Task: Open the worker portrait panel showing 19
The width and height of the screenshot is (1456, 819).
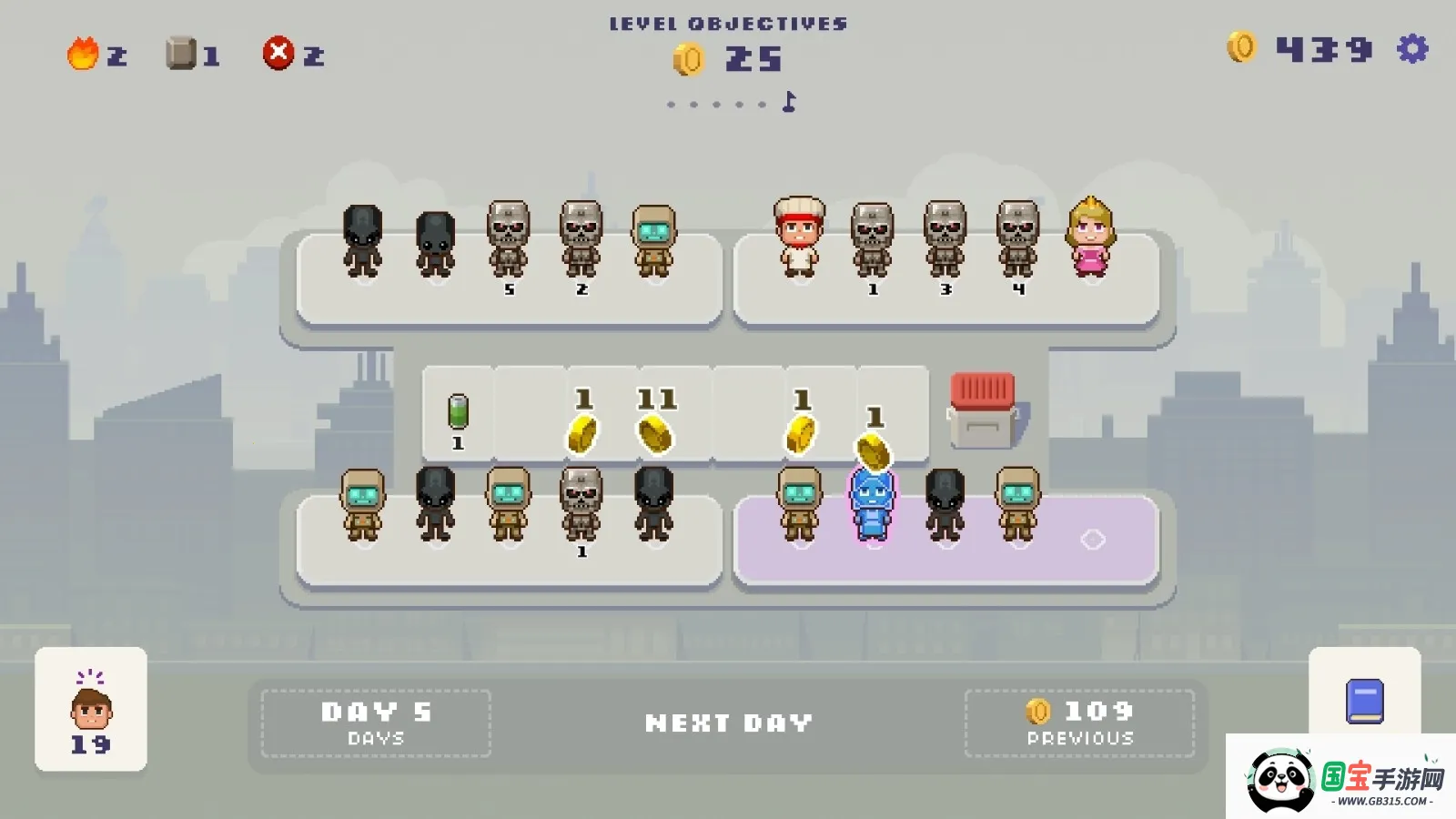Action: pos(91,710)
